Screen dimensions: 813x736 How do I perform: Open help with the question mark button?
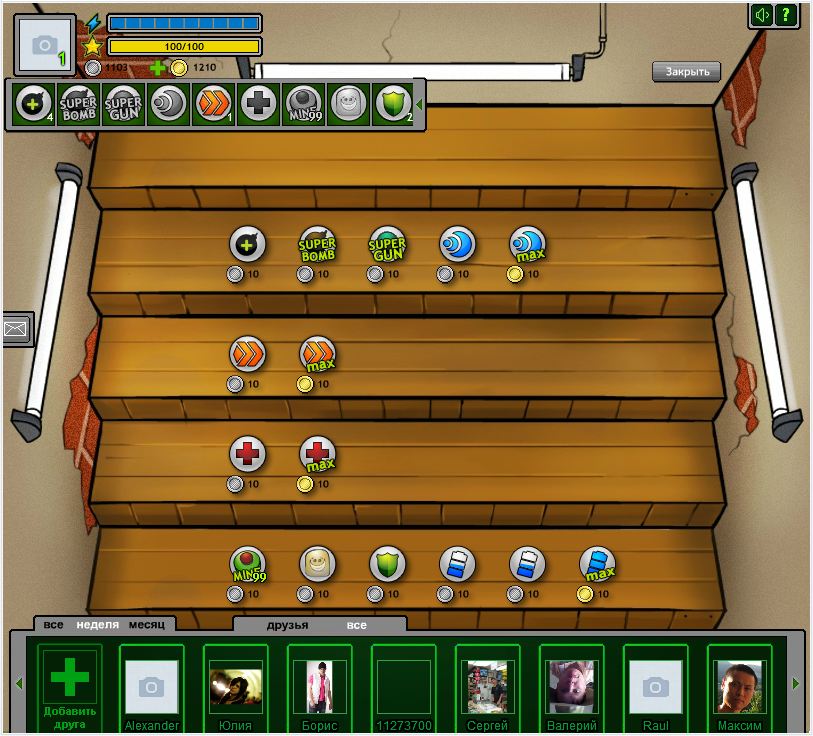[x=787, y=14]
